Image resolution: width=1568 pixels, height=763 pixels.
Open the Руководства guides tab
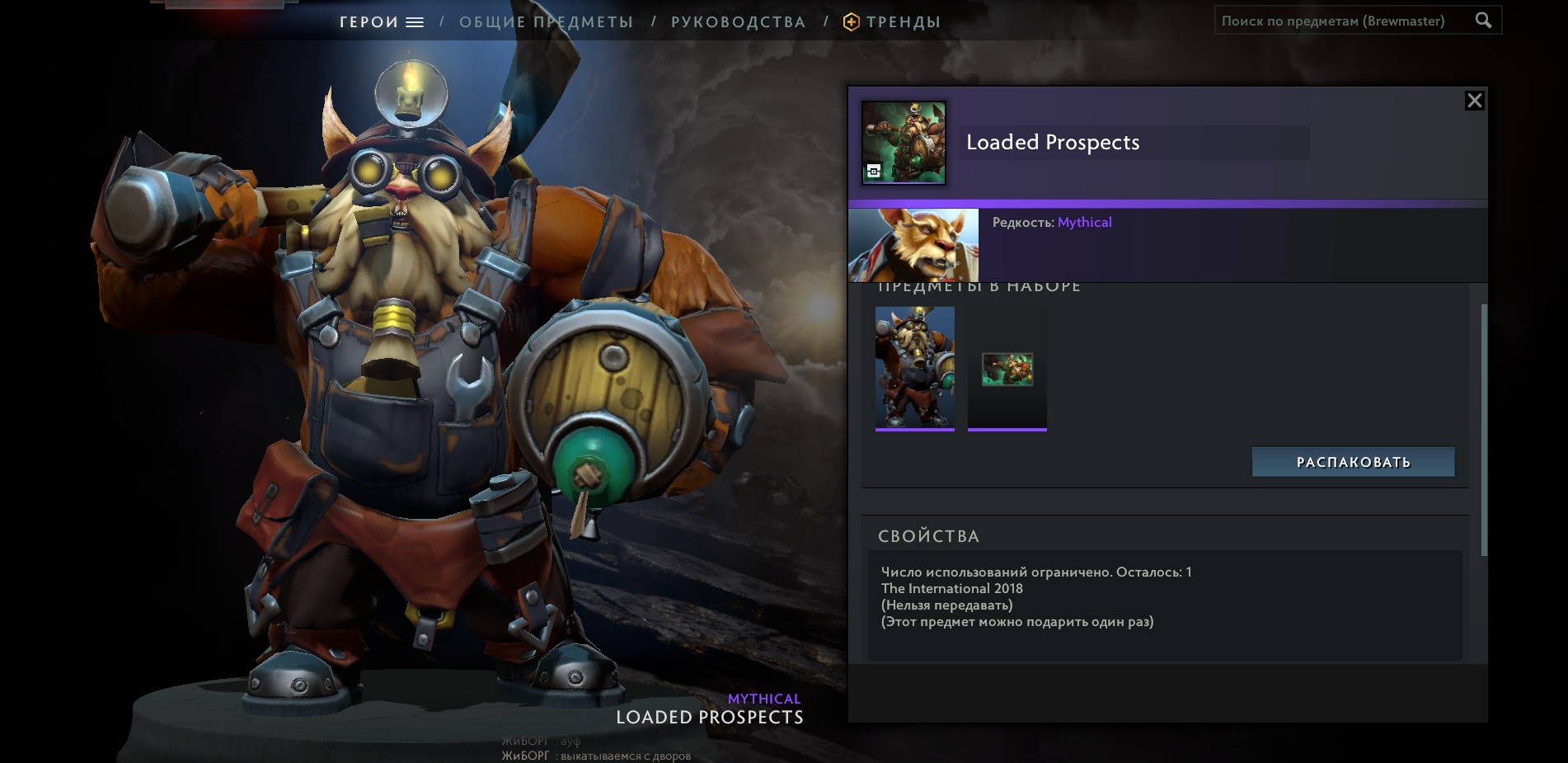(738, 22)
